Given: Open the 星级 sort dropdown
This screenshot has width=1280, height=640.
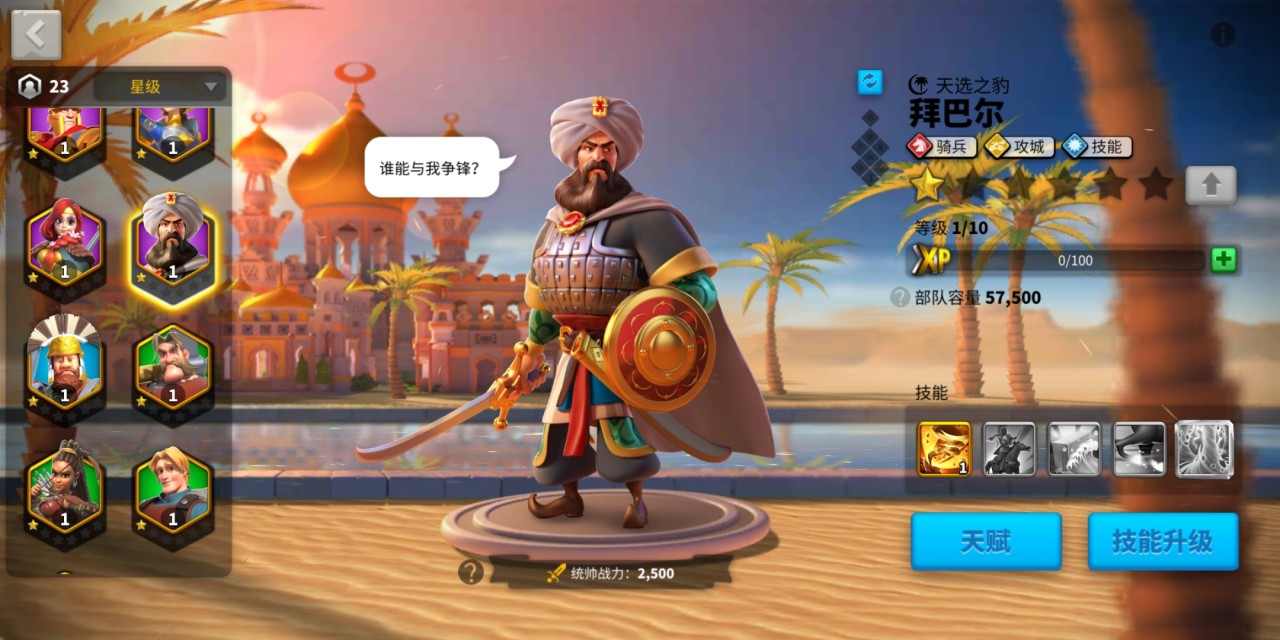Looking at the screenshot, I should (160, 87).
